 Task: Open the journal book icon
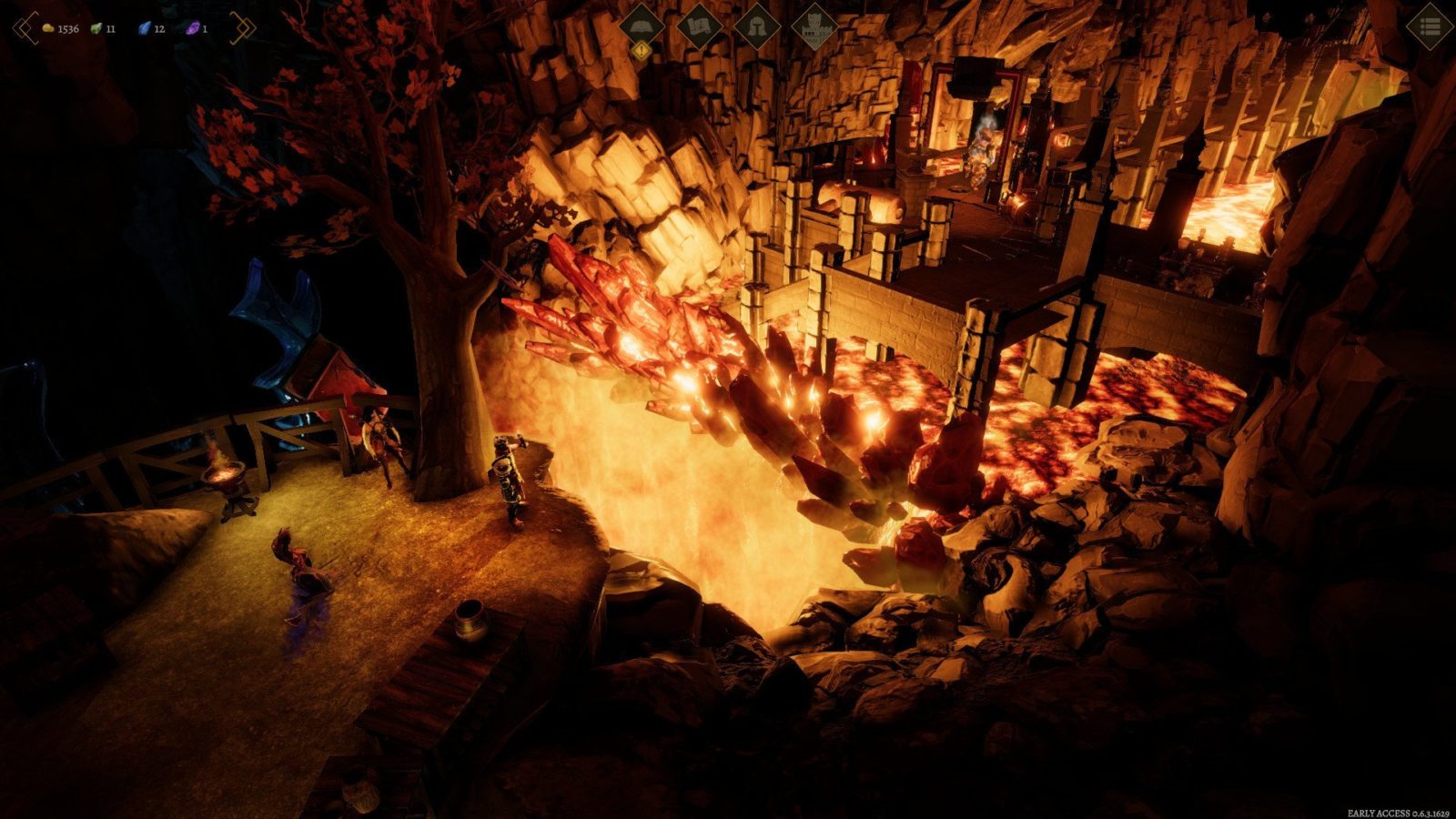(x=642, y=26)
